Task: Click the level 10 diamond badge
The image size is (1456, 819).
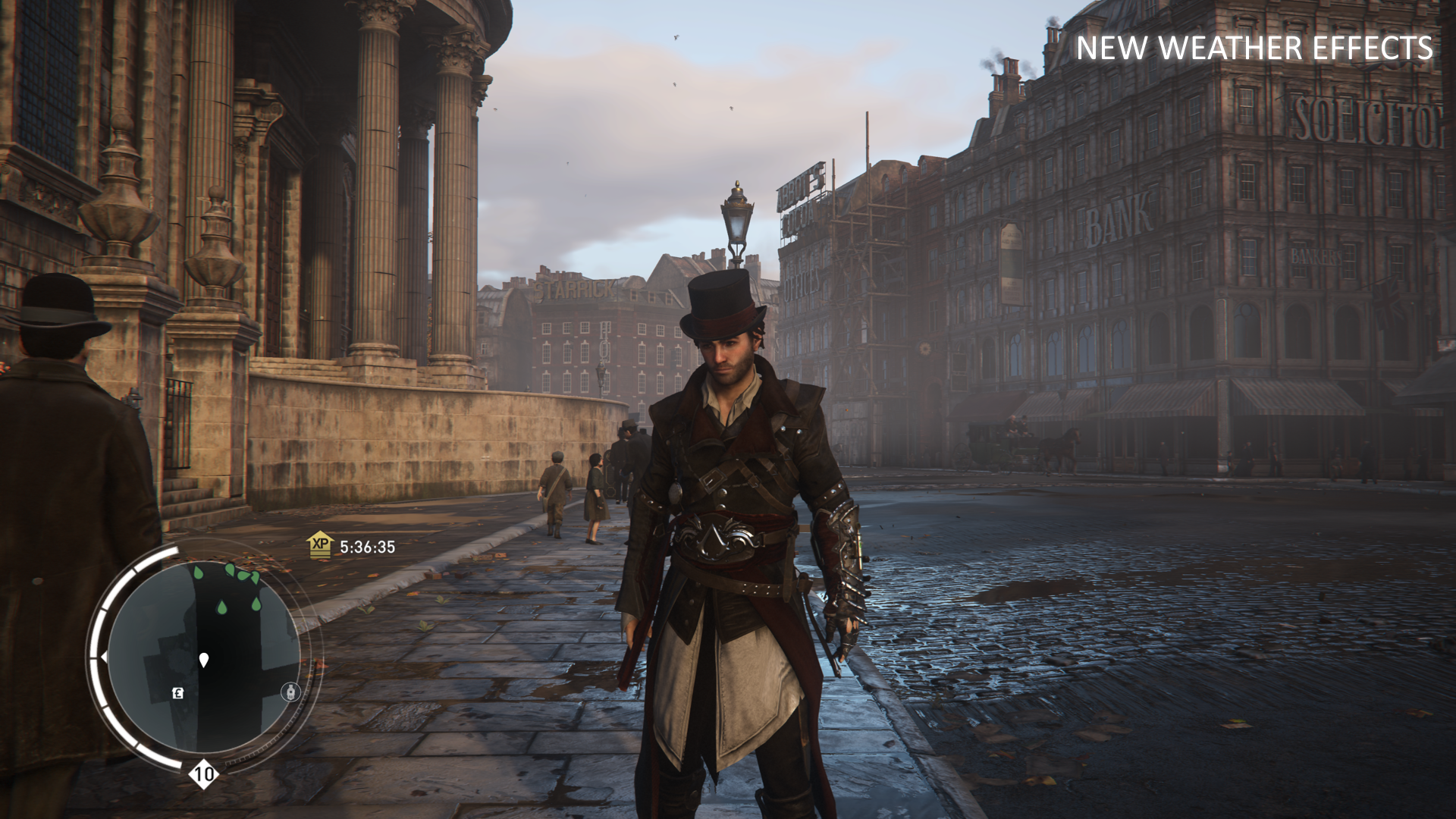Action: (203, 774)
